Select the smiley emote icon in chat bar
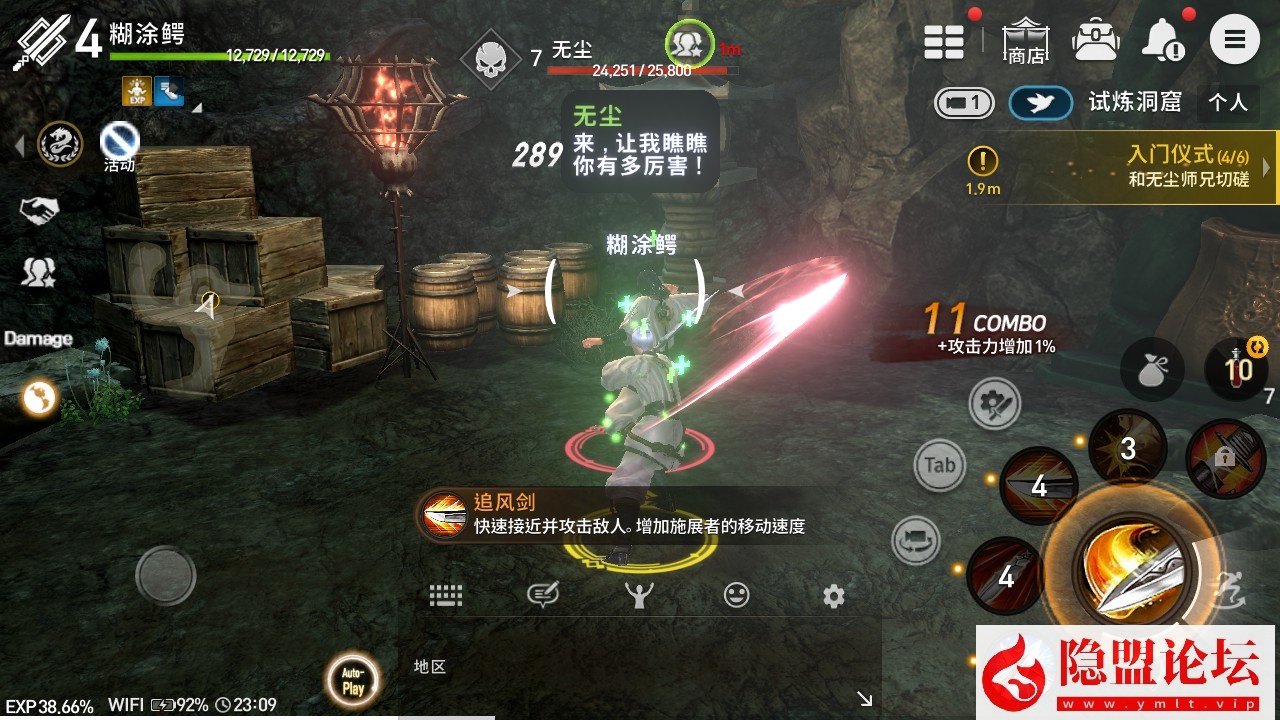The width and height of the screenshot is (1280, 720). point(737,595)
